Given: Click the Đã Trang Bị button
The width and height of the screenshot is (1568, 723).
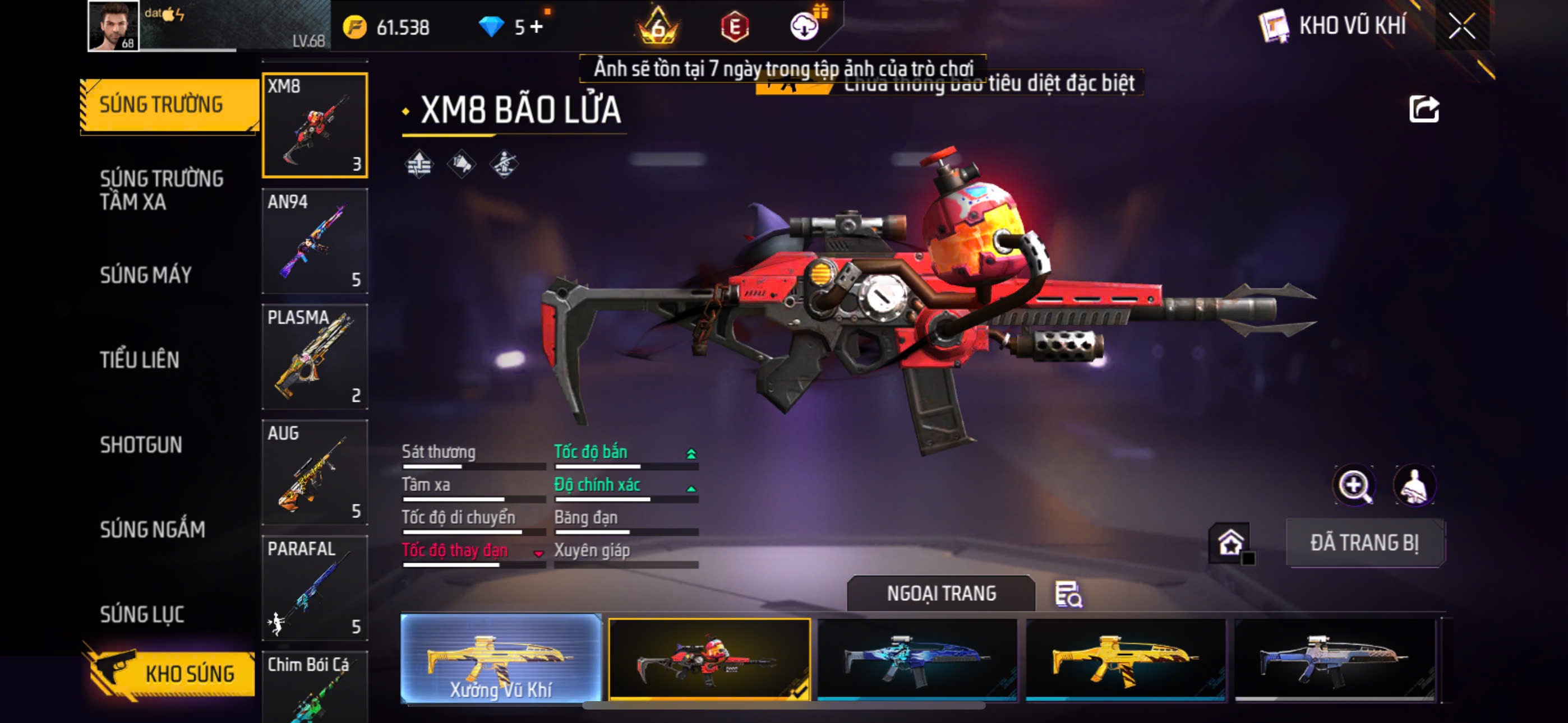Looking at the screenshot, I should coord(1364,543).
